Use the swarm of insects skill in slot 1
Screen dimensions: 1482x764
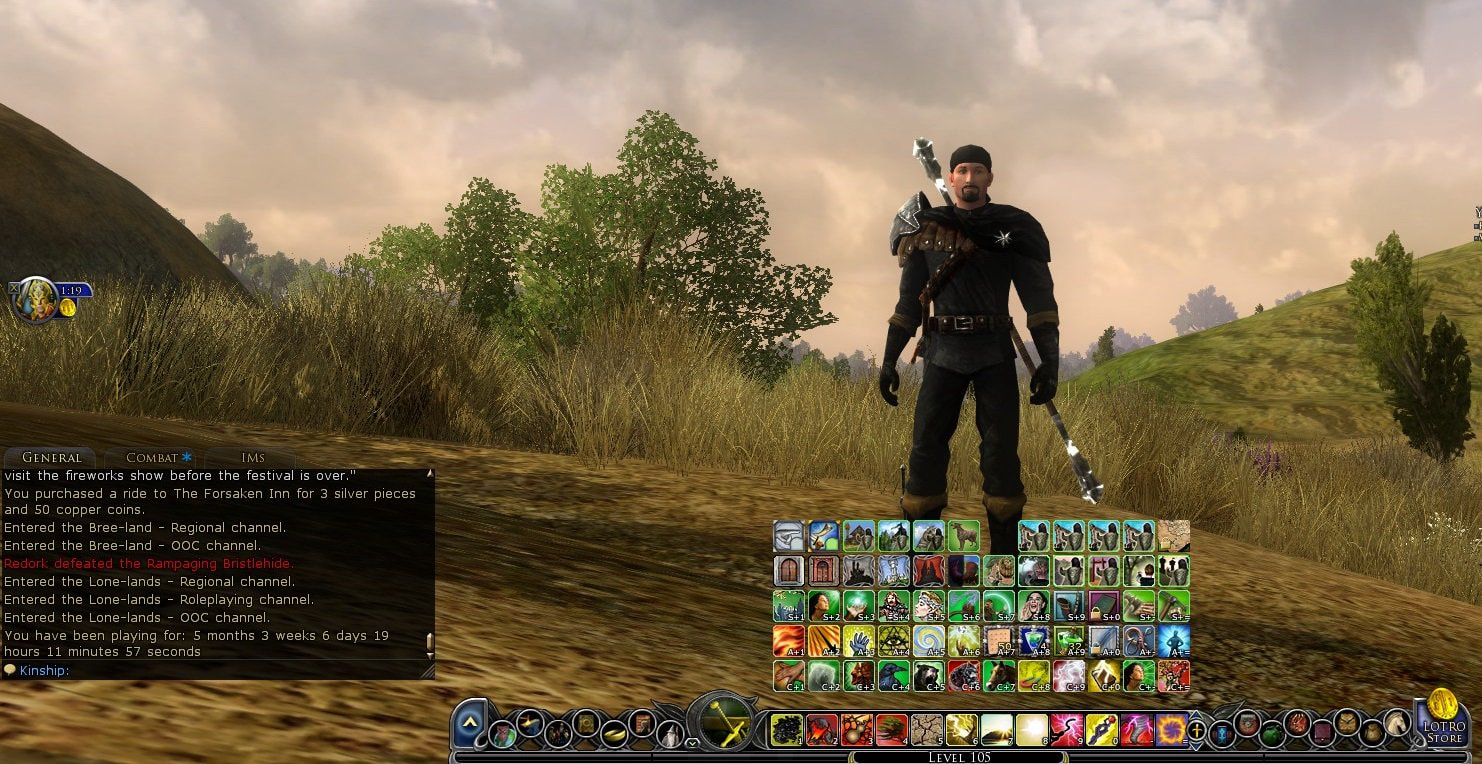tap(787, 730)
